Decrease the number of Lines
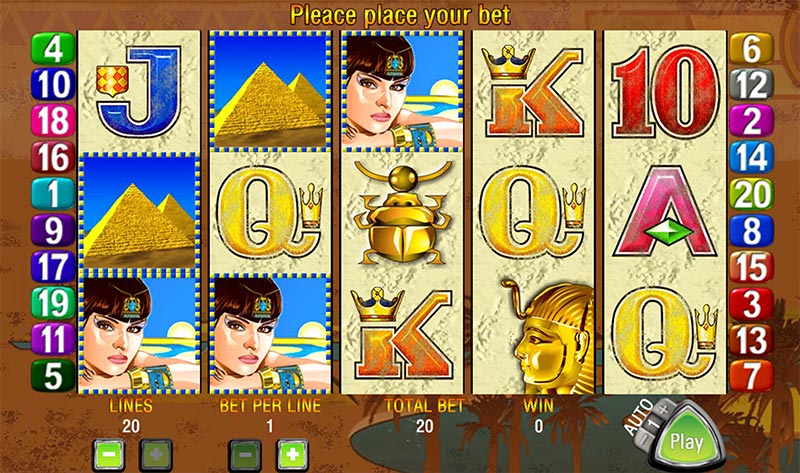Image resolution: width=800 pixels, height=473 pixels. point(108,451)
